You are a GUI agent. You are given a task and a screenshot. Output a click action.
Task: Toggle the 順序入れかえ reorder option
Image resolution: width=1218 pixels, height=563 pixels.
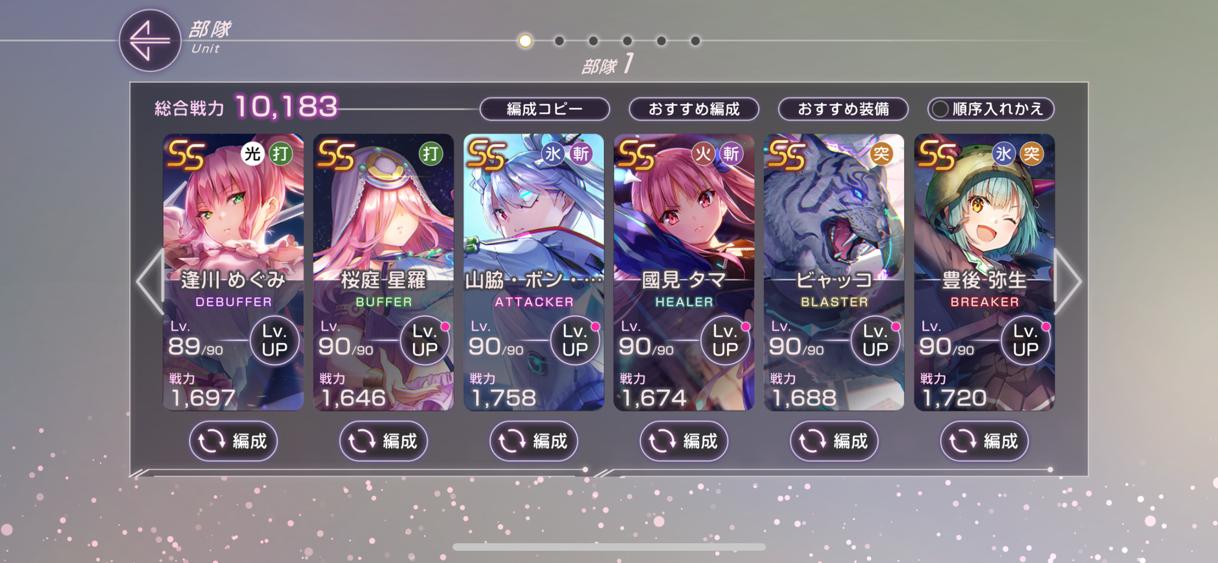coord(990,109)
